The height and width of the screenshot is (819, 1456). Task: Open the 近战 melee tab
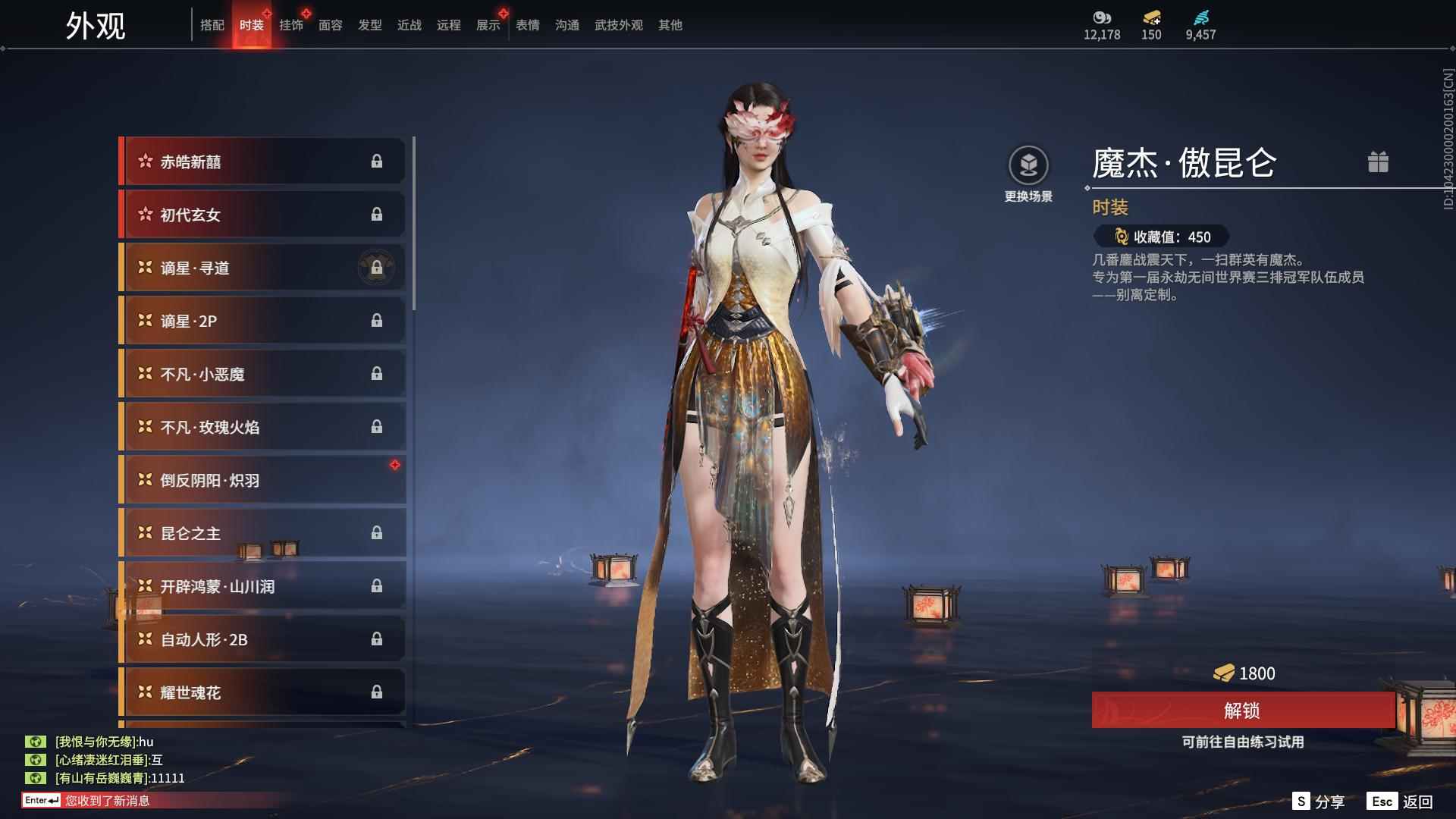409,25
